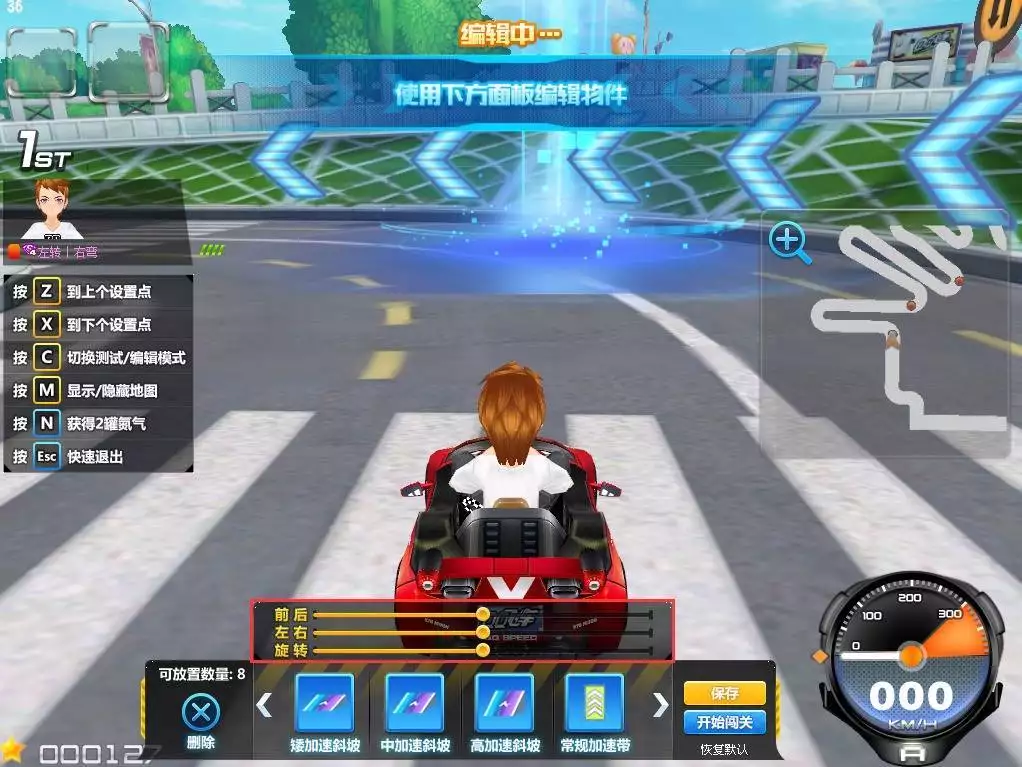
Task: Show previous items with the left arrow
Action: [264, 705]
